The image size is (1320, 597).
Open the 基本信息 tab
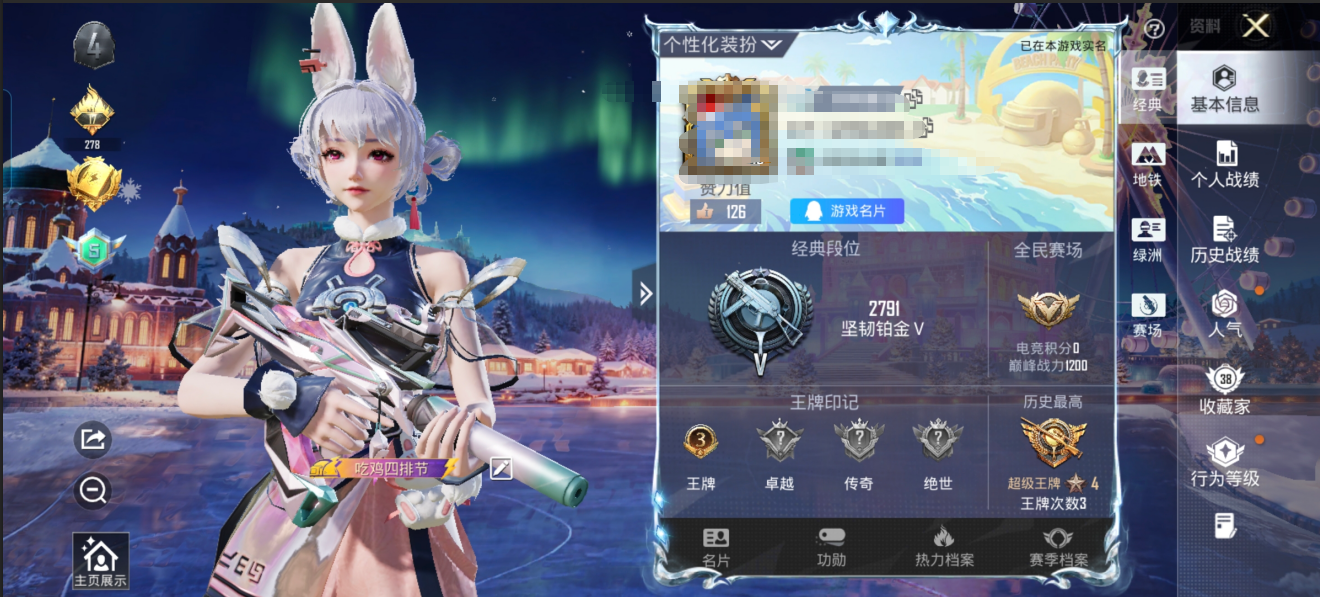click(x=1224, y=89)
